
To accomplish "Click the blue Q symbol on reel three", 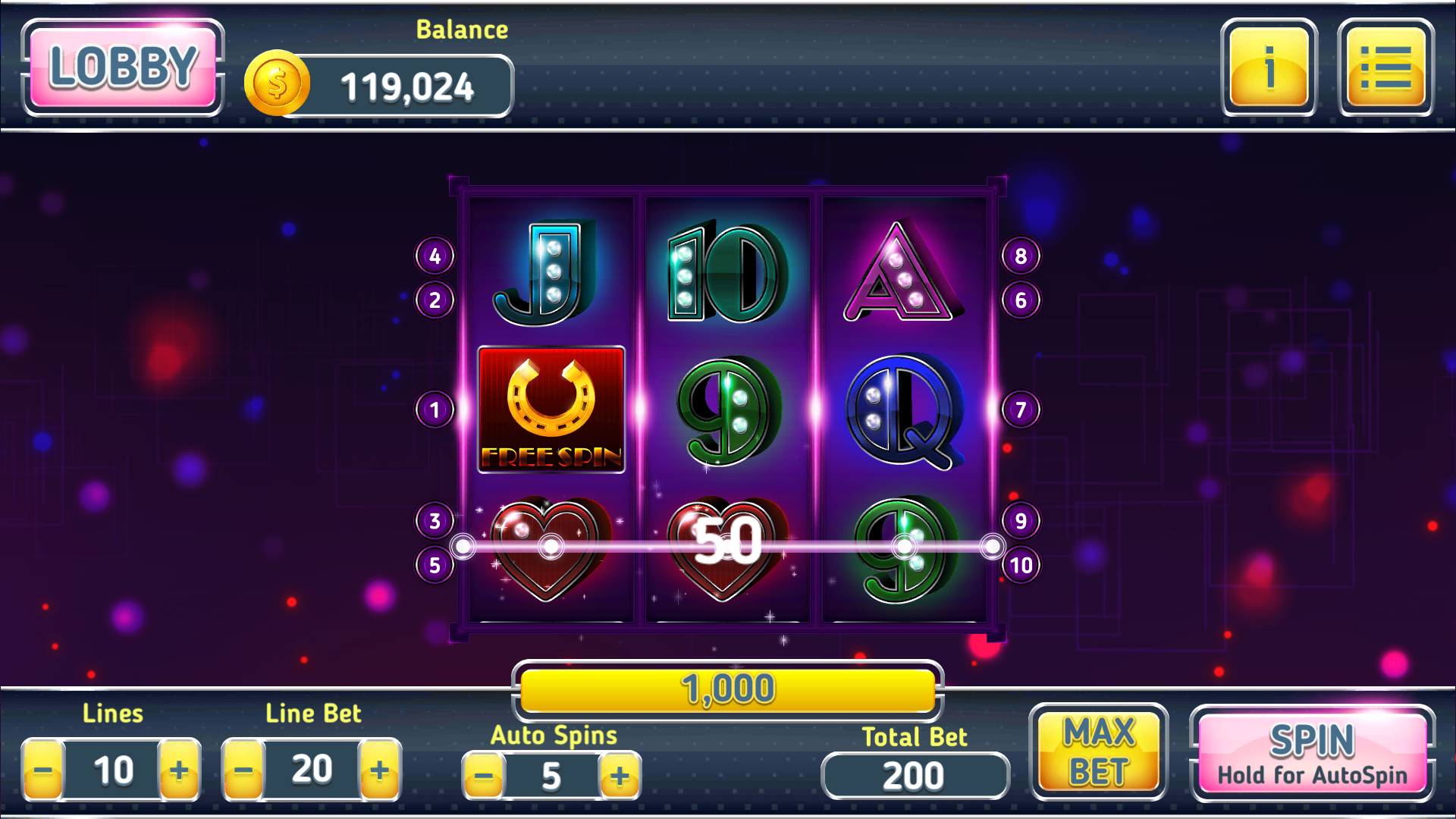I will pos(902,409).
